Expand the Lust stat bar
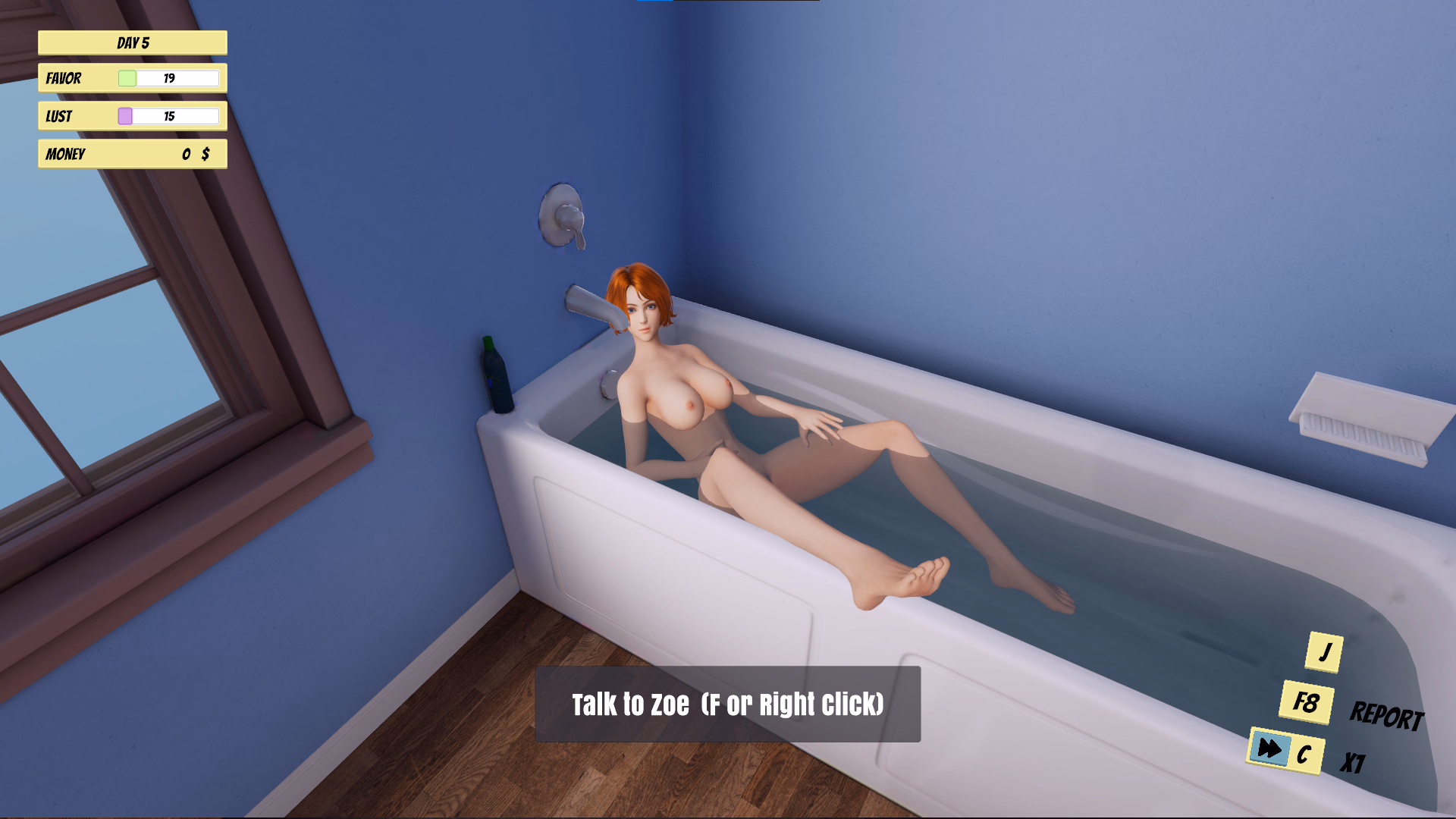The image size is (1456, 819). coord(132,116)
